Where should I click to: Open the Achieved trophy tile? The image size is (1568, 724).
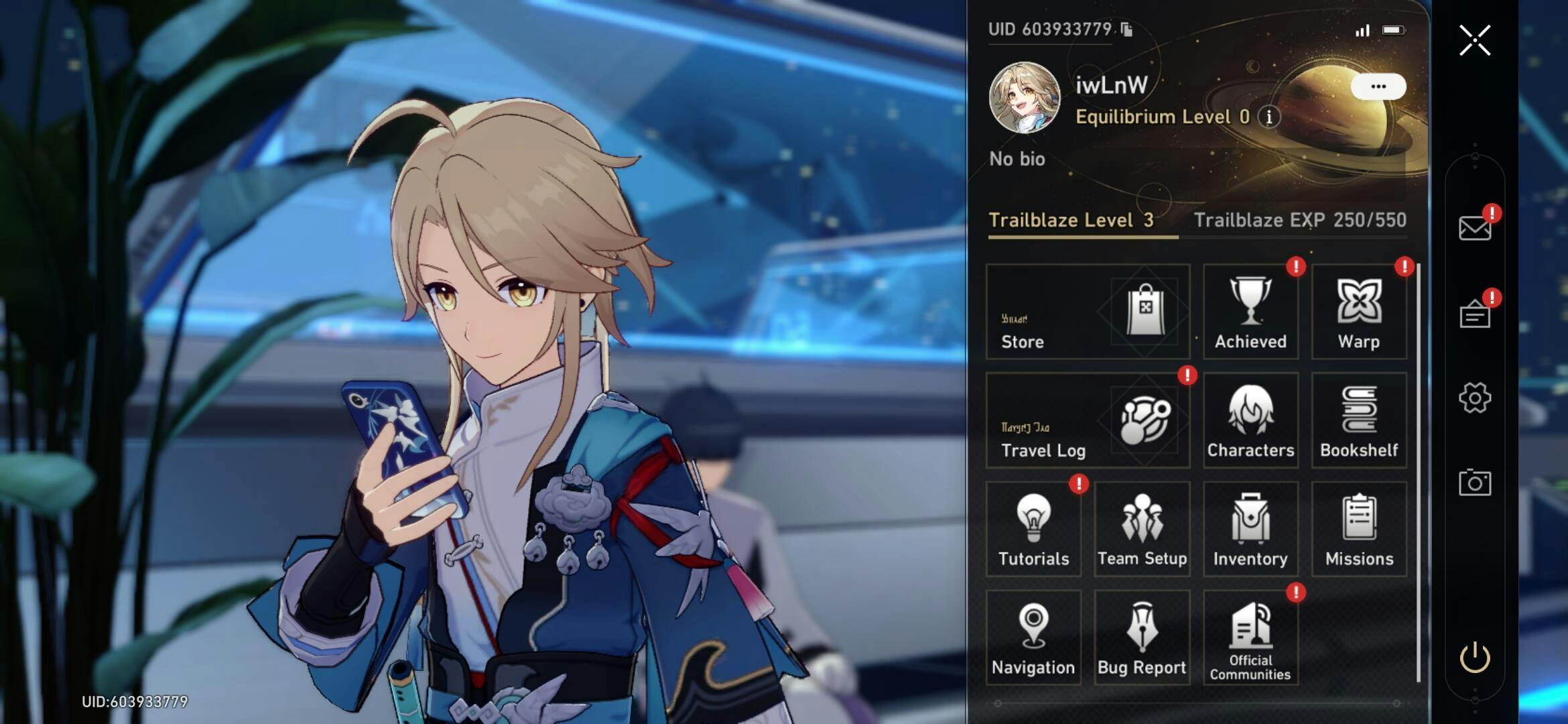[1250, 312]
